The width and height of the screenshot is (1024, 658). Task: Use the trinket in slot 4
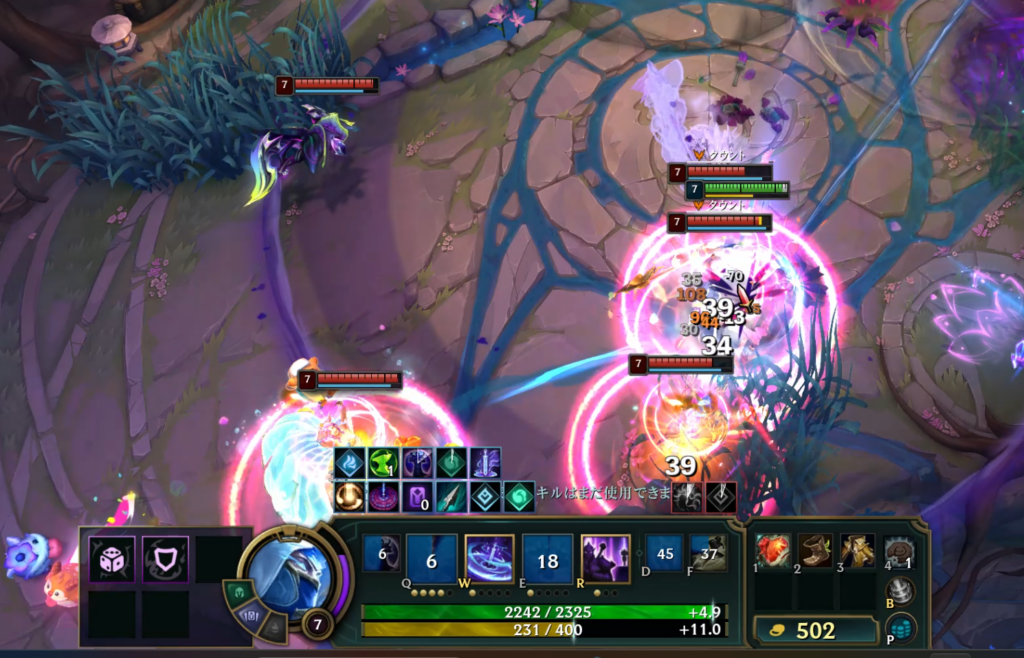[900, 552]
